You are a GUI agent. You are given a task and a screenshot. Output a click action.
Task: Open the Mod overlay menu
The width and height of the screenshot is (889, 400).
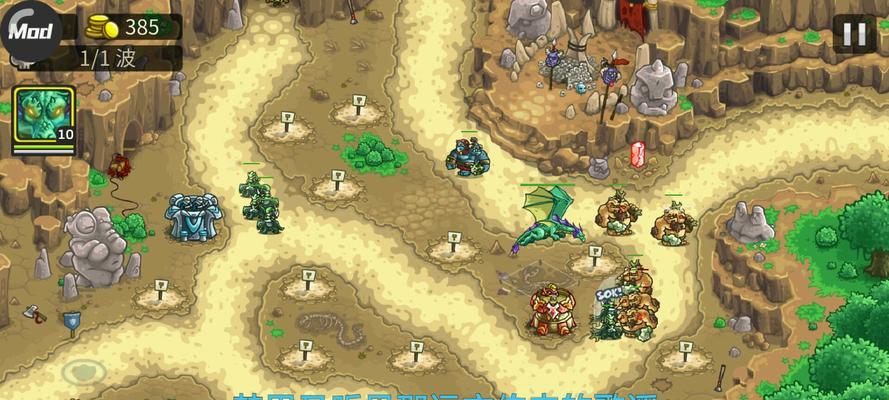tap(28, 30)
